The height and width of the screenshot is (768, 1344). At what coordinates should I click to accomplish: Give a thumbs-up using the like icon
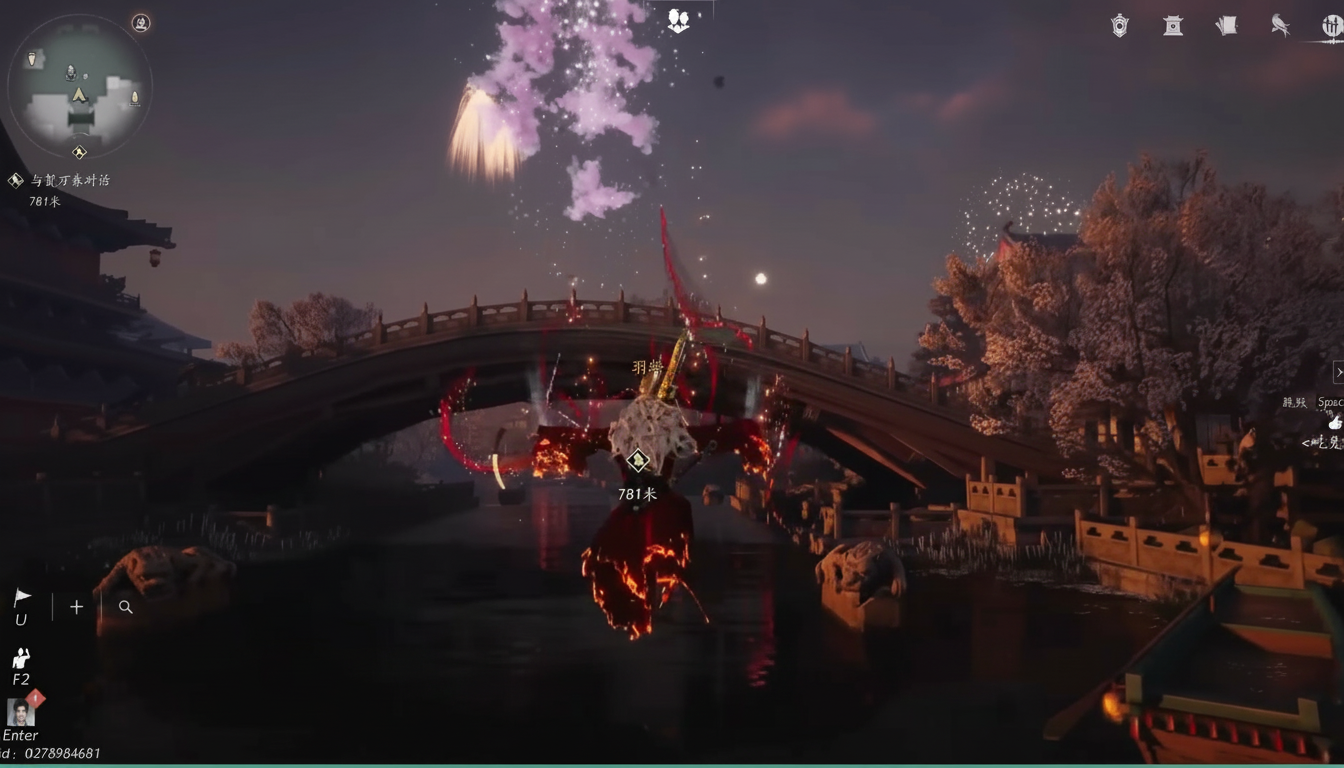pos(1335,423)
